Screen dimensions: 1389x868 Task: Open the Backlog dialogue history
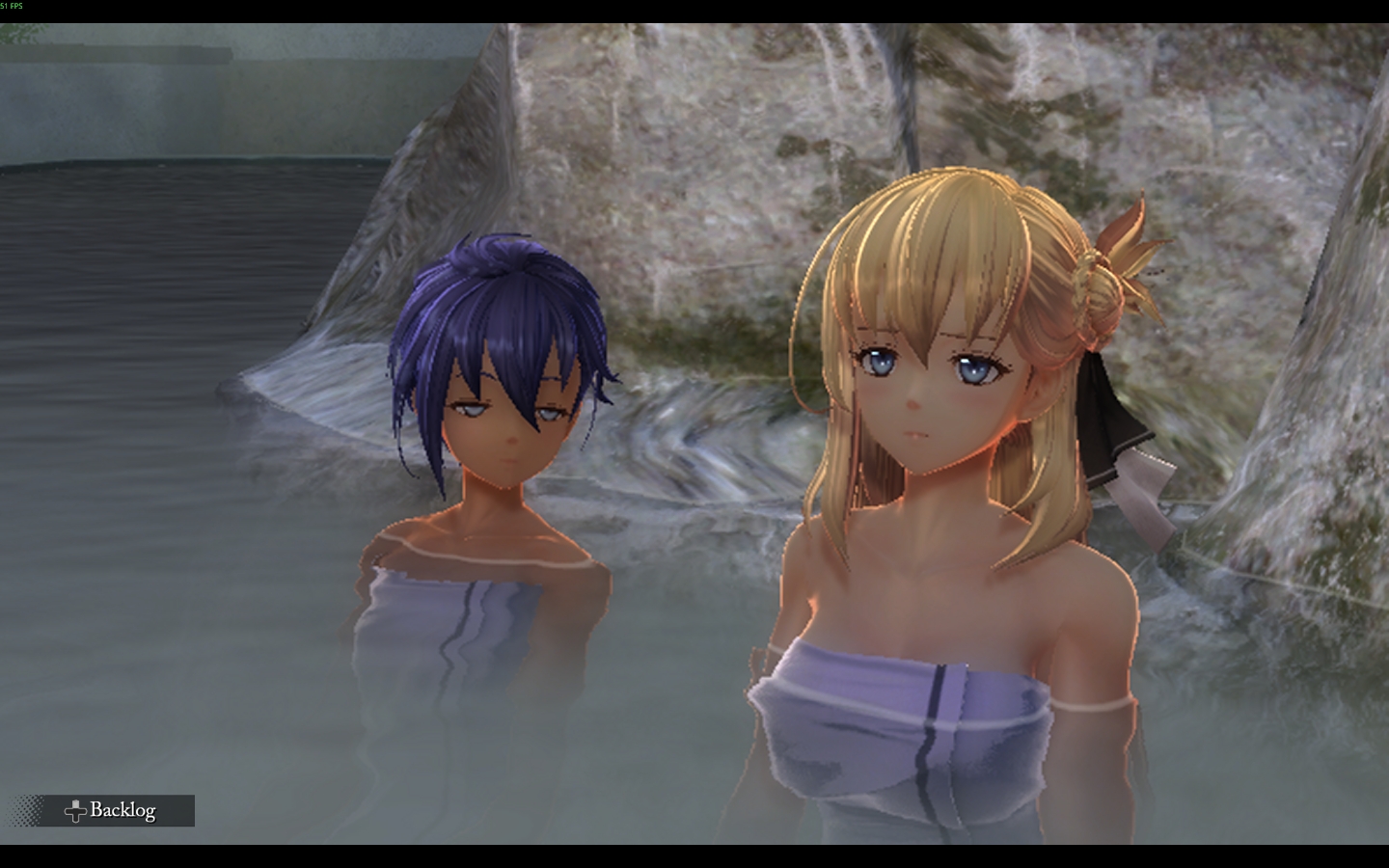(x=109, y=810)
